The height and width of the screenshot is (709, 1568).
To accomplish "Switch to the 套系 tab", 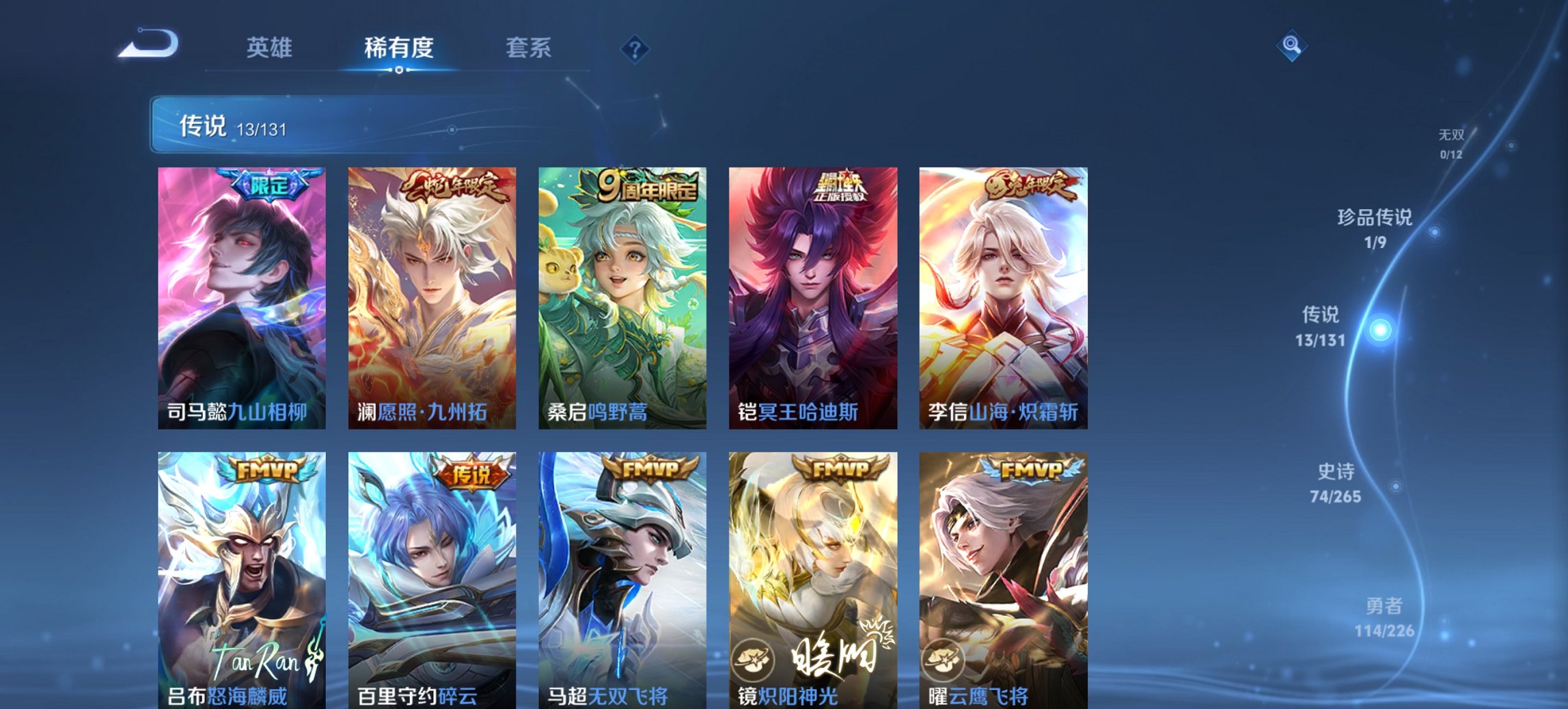I will tap(529, 48).
